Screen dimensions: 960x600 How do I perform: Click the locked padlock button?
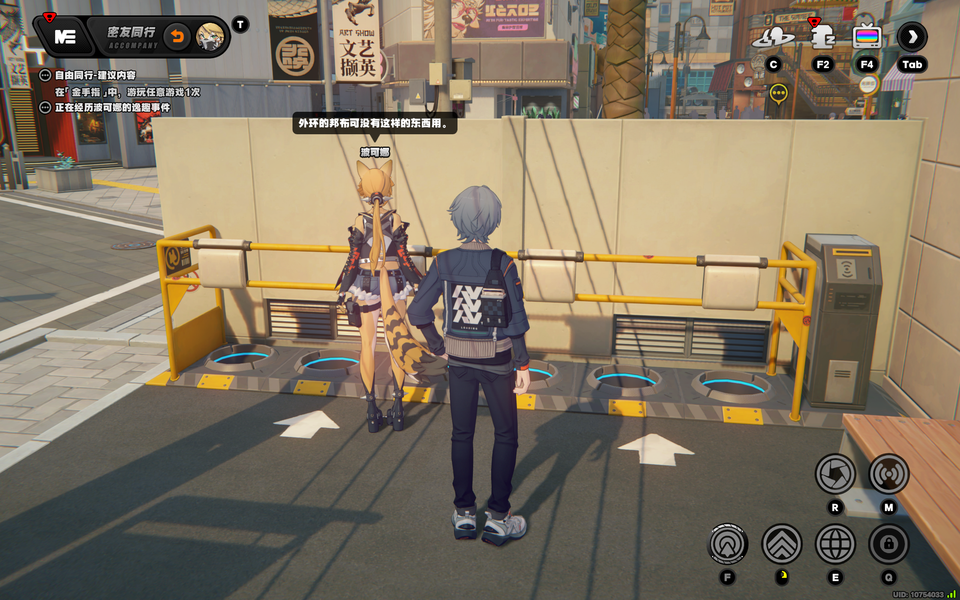pos(888,544)
